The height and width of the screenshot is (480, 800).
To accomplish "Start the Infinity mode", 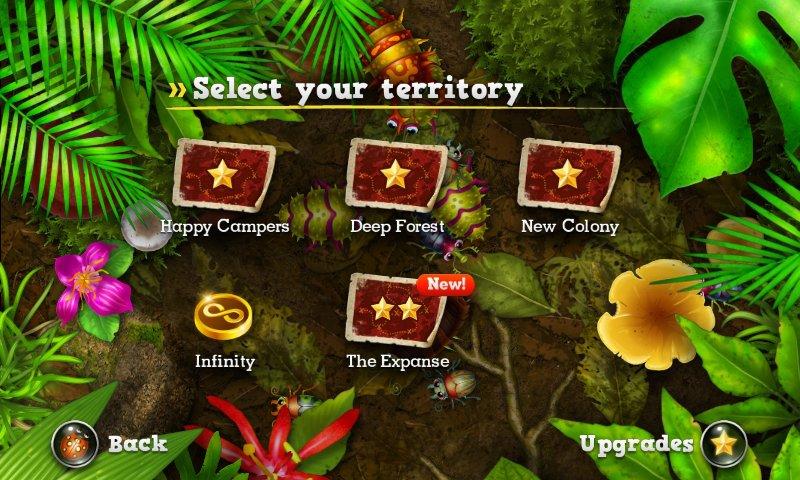I will [x=224, y=316].
